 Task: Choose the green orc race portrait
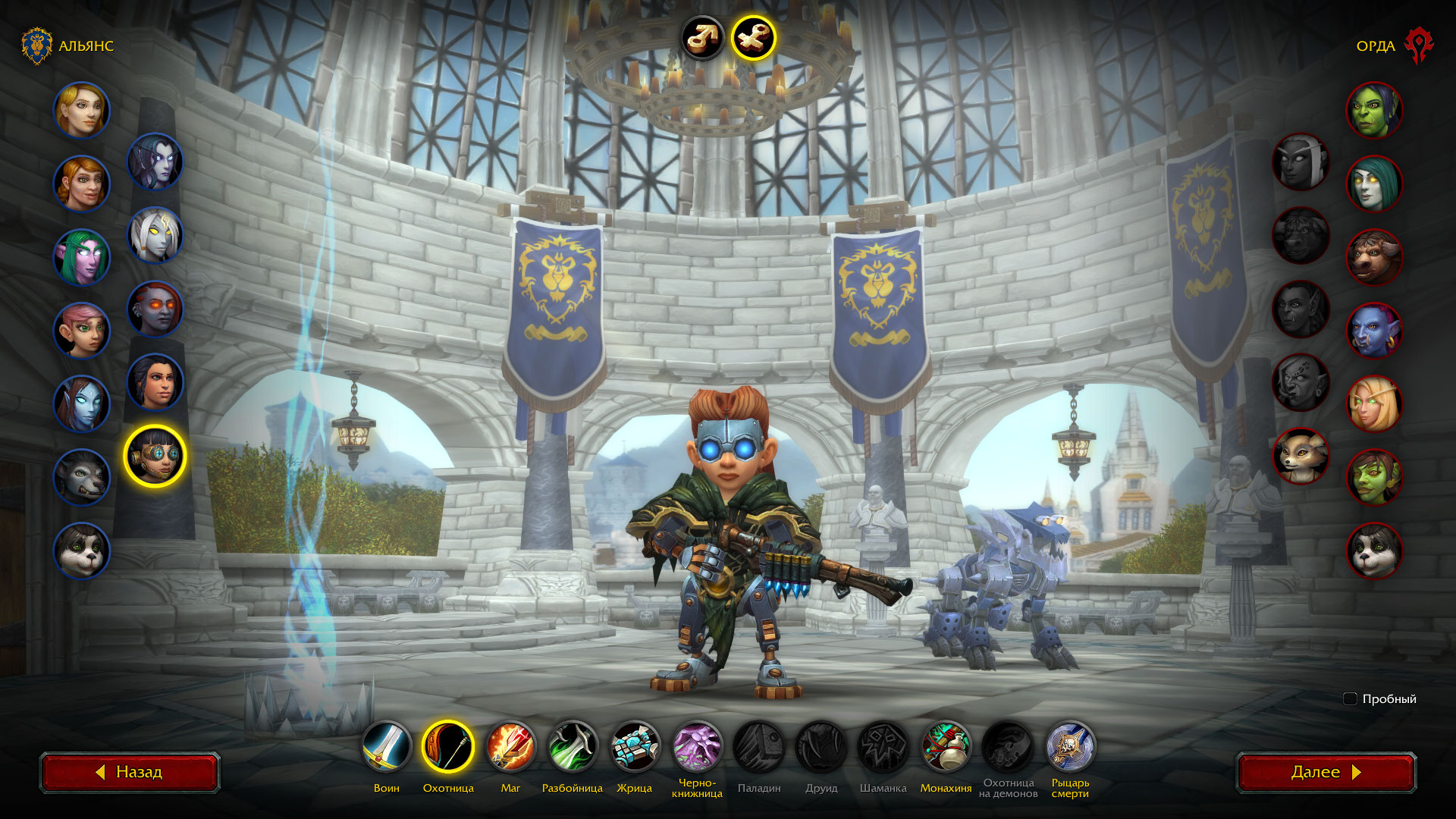[1374, 110]
